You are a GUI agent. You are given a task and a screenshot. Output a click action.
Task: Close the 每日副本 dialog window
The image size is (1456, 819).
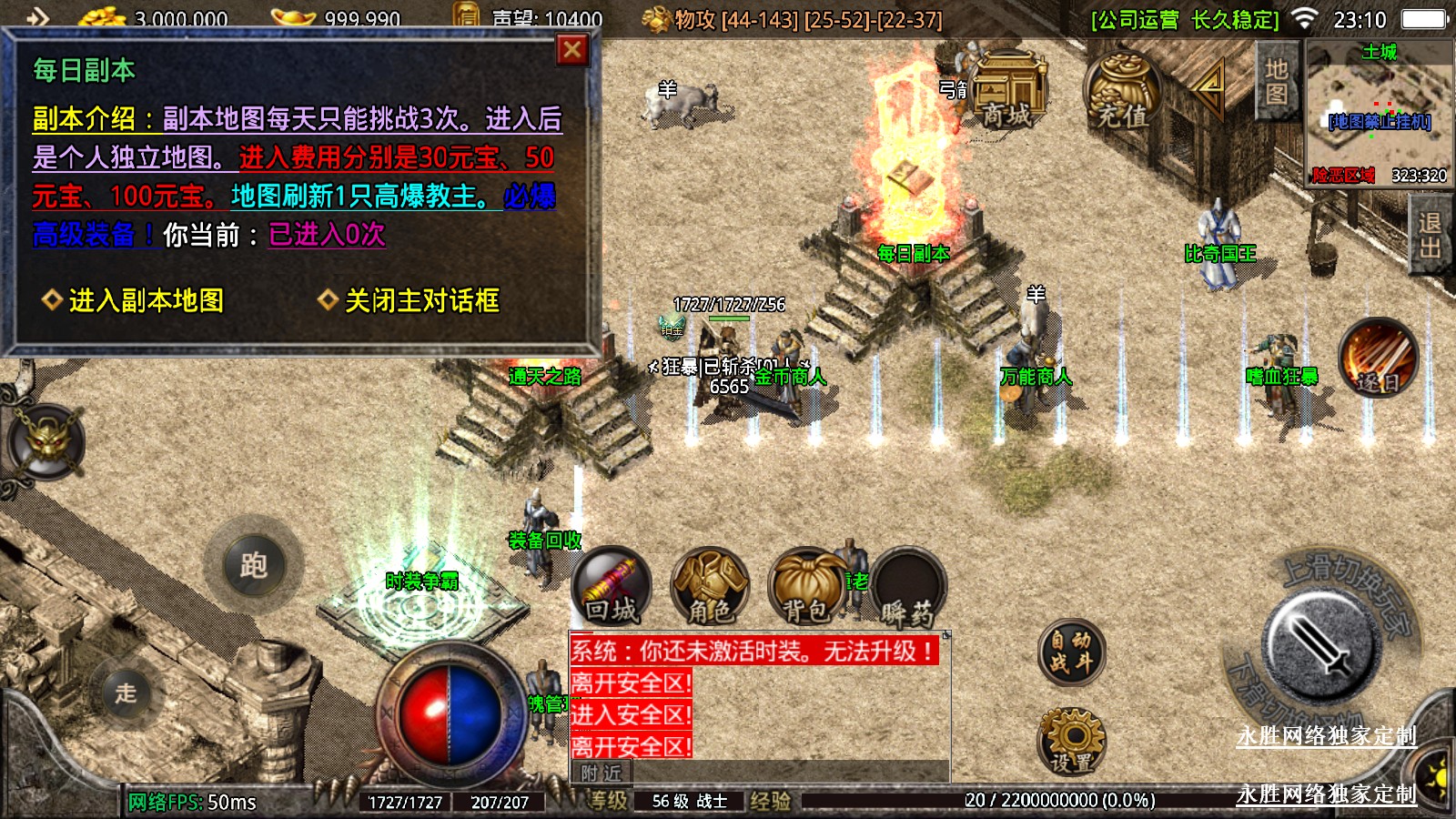(x=571, y=50)
